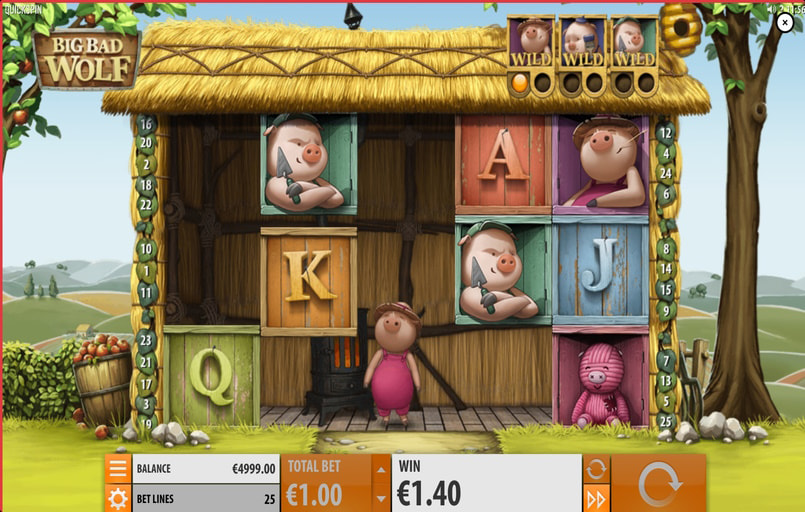Open the gear settings button
Image resolution: width=805 pixels, height=512 pixels.
(x=118, y=497)
